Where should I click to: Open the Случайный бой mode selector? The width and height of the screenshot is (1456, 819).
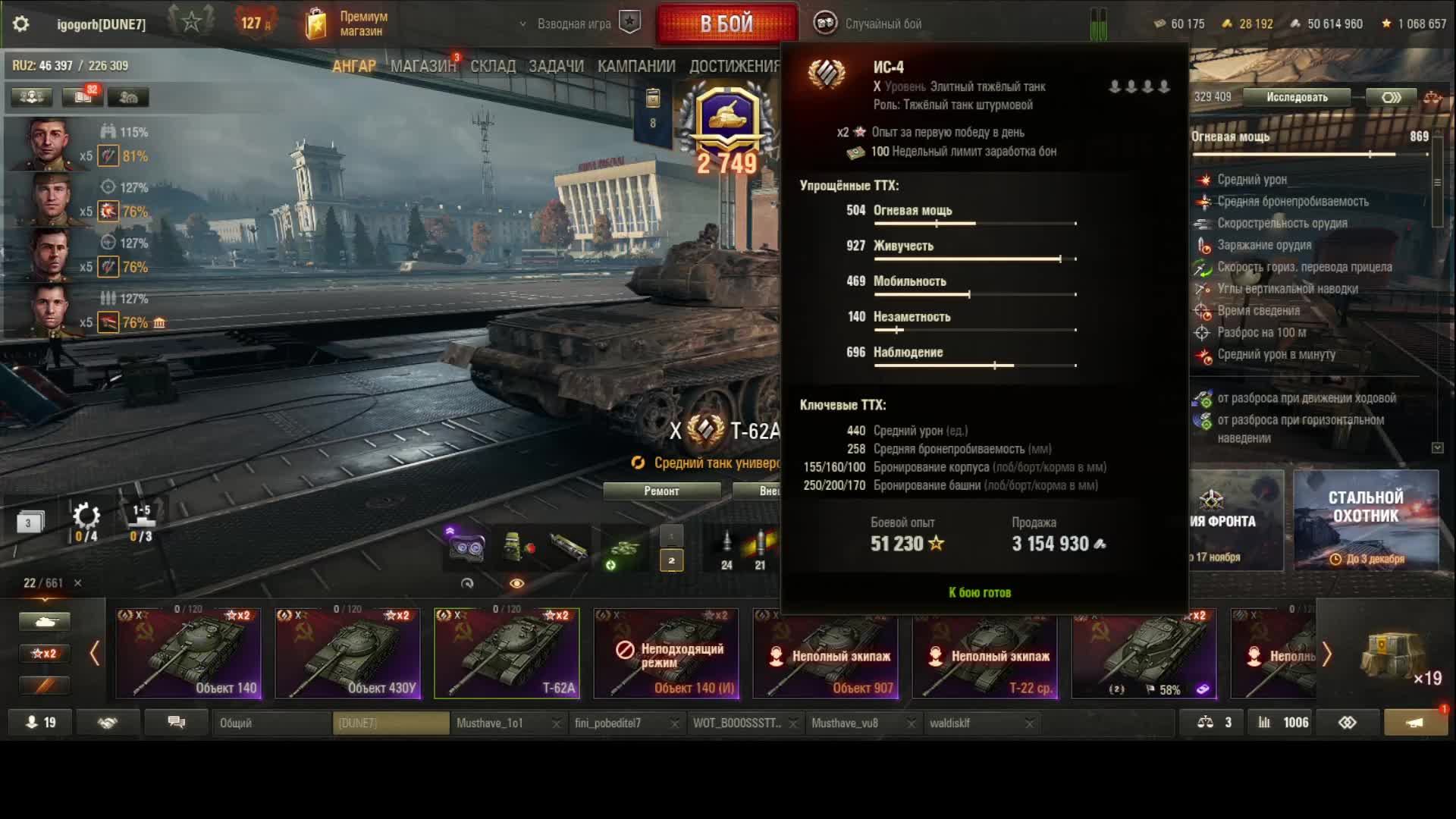pos(869,24)
